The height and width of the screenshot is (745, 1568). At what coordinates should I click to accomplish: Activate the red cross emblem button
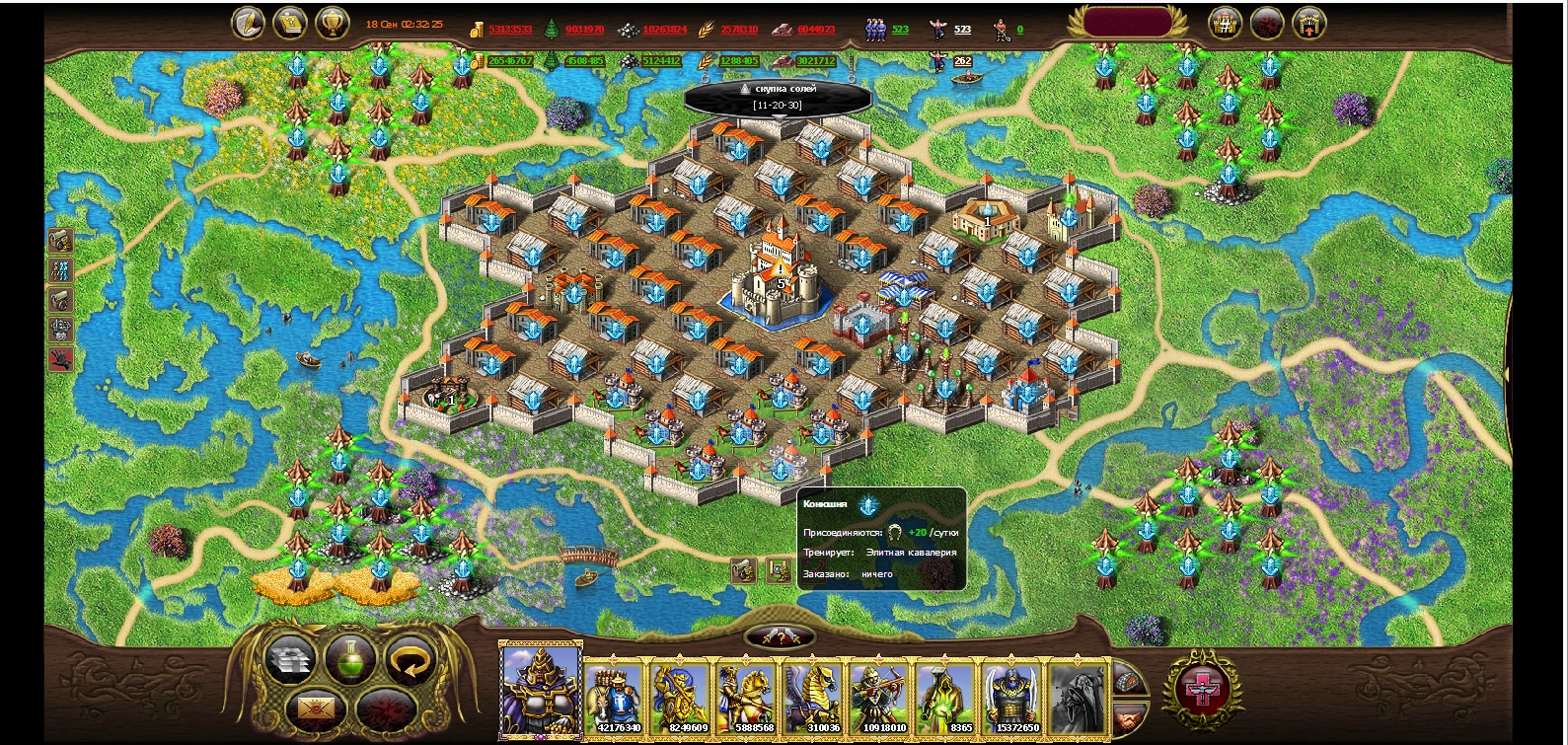[1202, 689]
